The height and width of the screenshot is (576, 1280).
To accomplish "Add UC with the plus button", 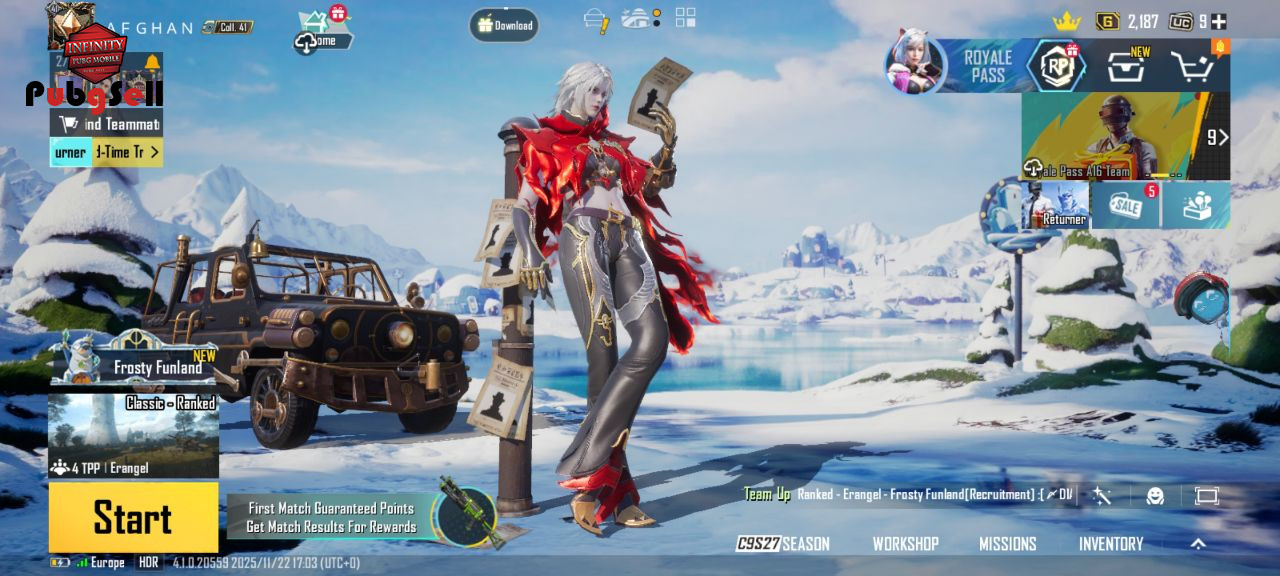I will pos(1219,21).
